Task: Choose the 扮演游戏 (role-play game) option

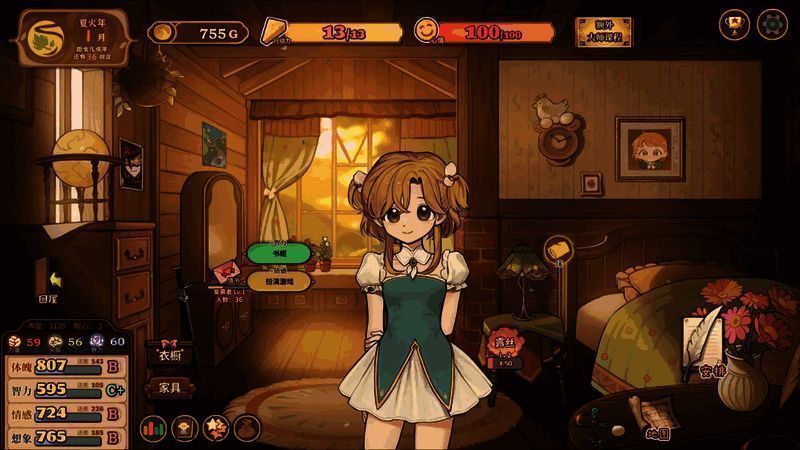Action: coord(279,280)
